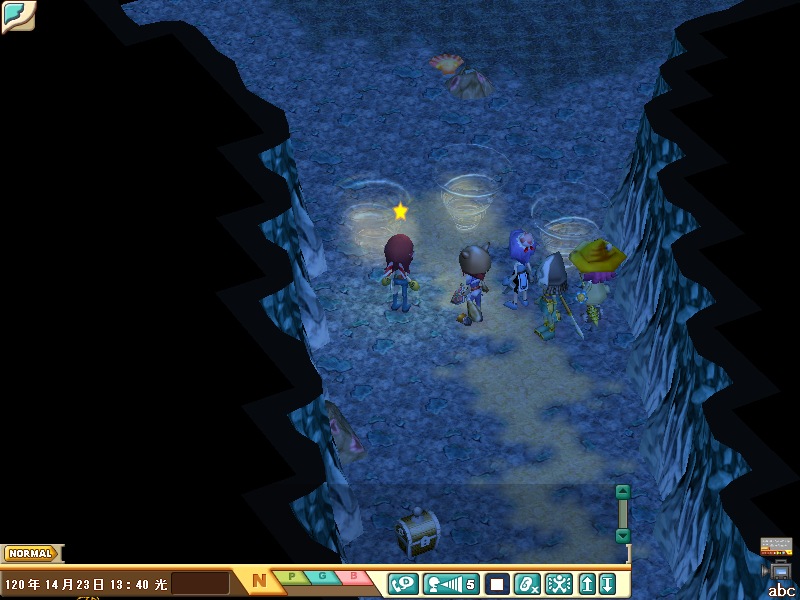
Task: Open the video camera recording icon
Action: (778, 570)
